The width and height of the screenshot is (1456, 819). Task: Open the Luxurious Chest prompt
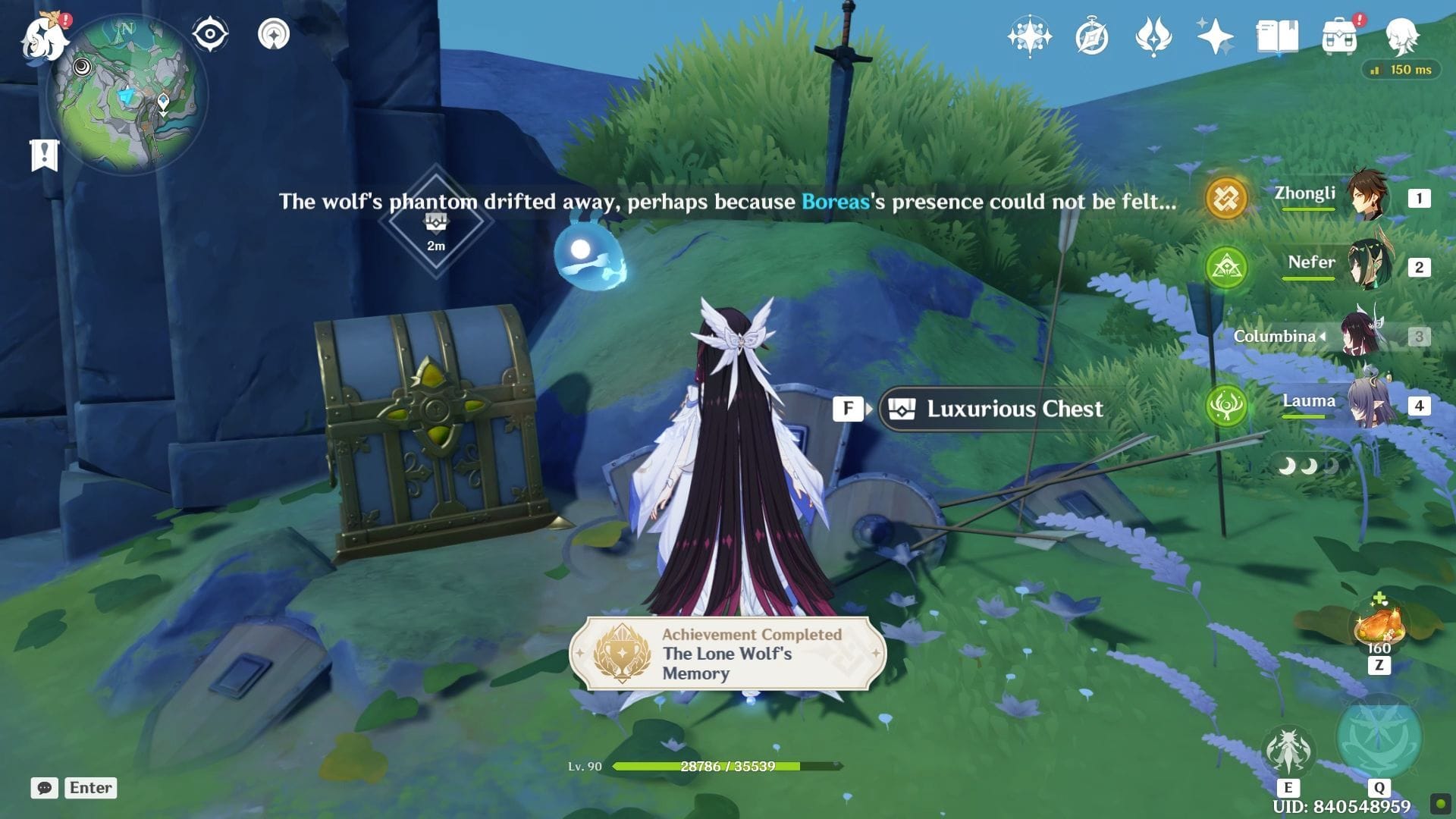pos(999,409)
